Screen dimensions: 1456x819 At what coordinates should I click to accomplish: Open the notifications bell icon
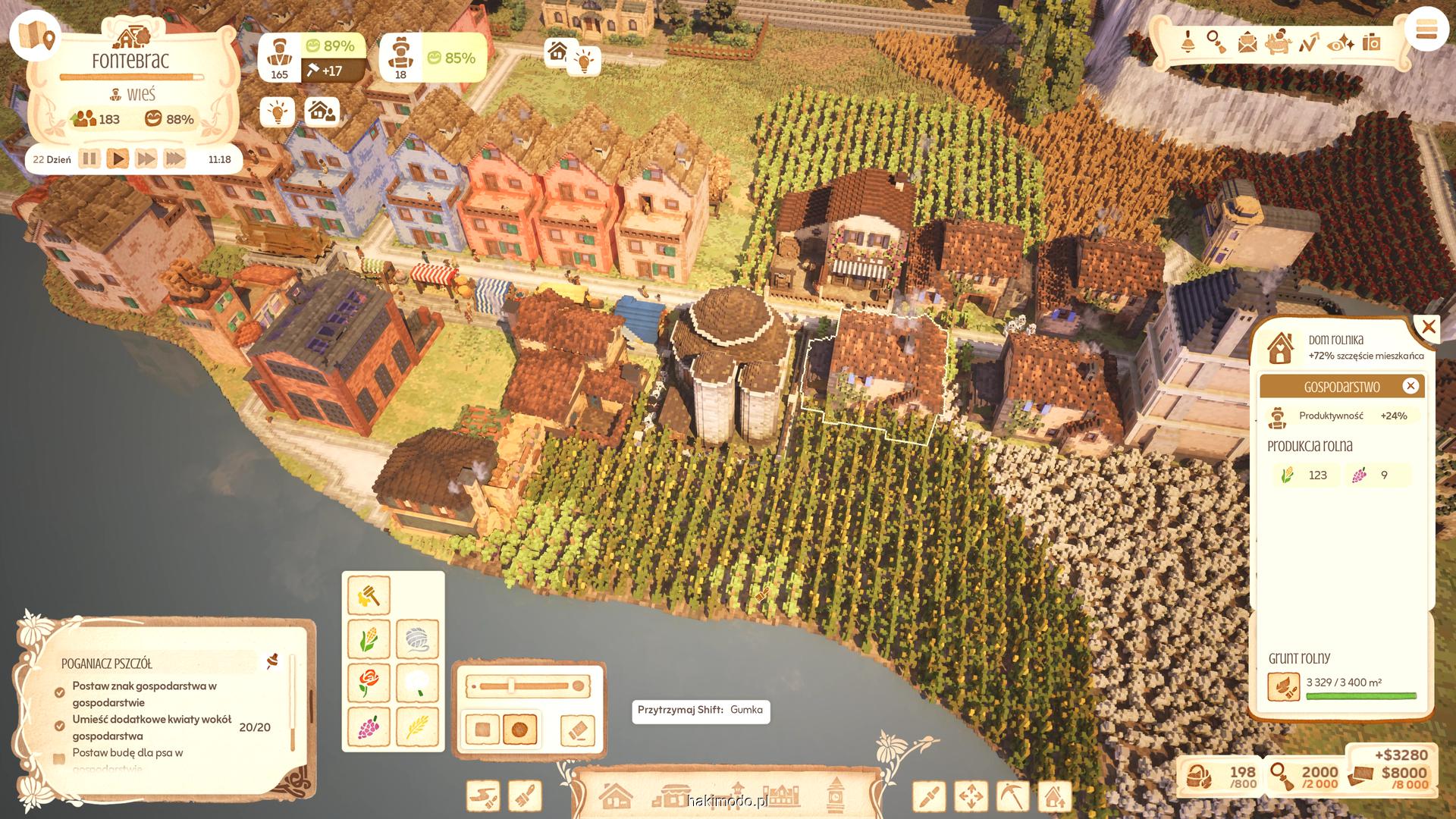[1188, 42]
